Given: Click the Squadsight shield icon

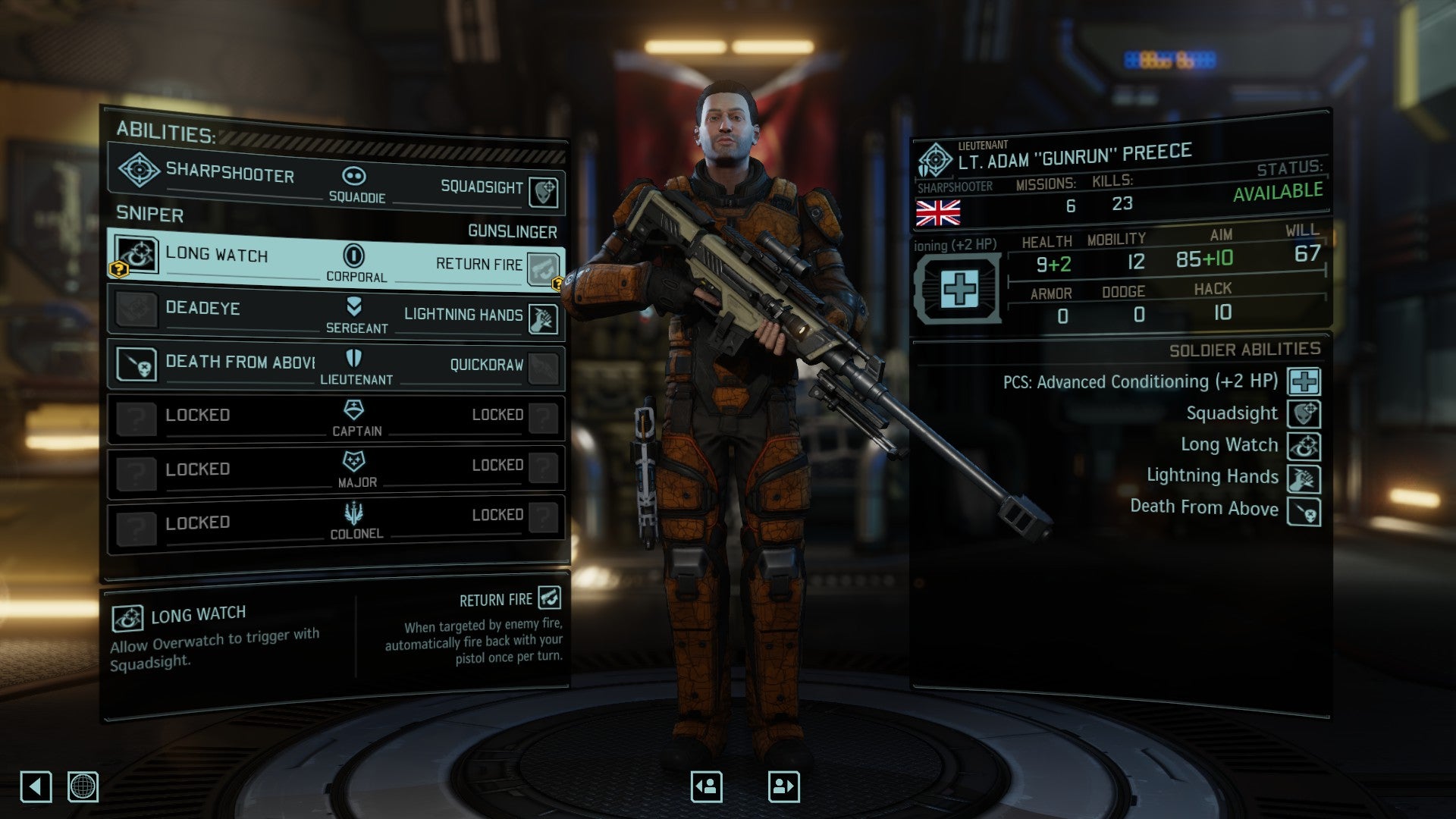Looking at the screenshot, I should pos(548,190).
